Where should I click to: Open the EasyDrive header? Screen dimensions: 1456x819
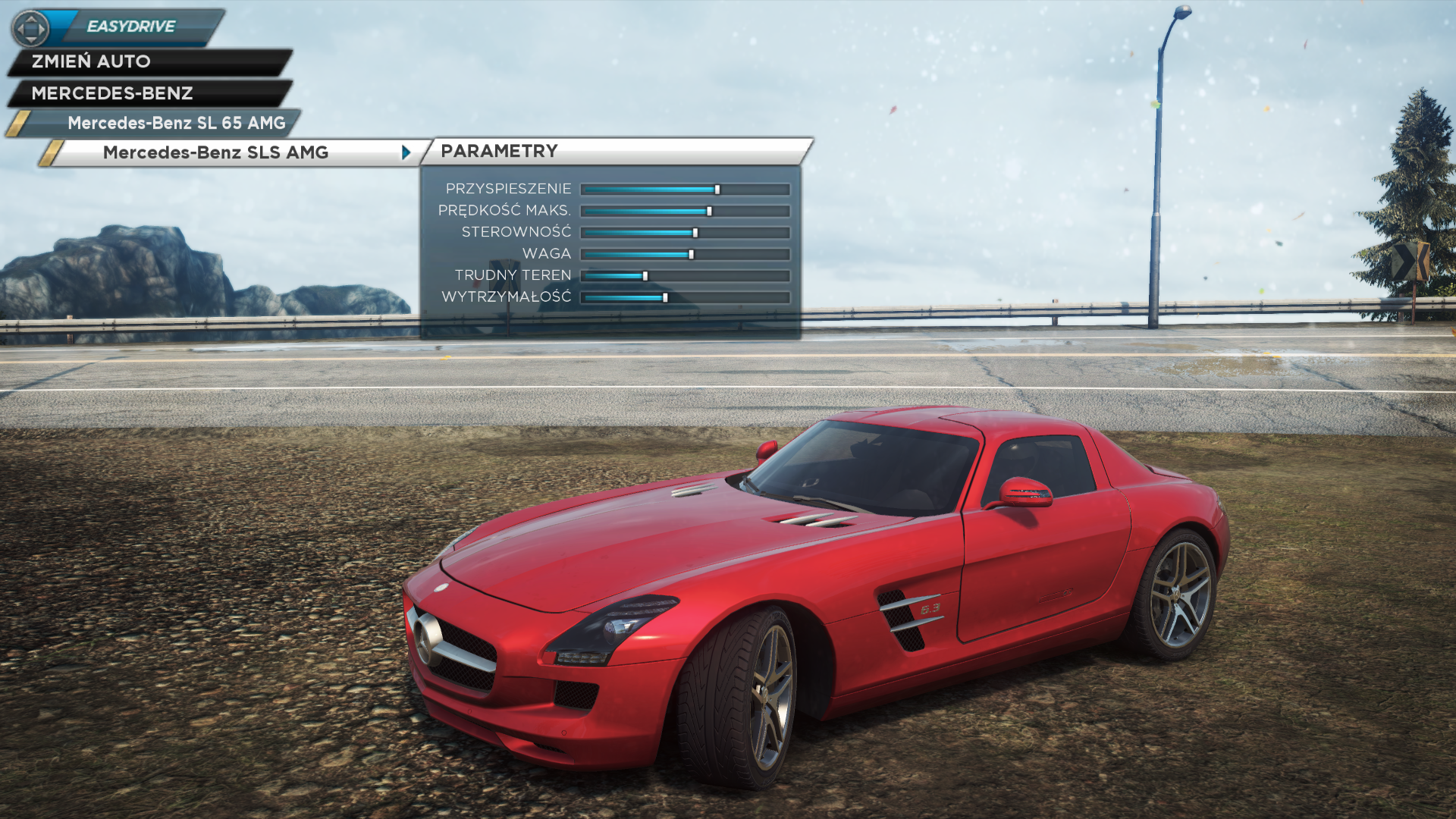point(130,27)
